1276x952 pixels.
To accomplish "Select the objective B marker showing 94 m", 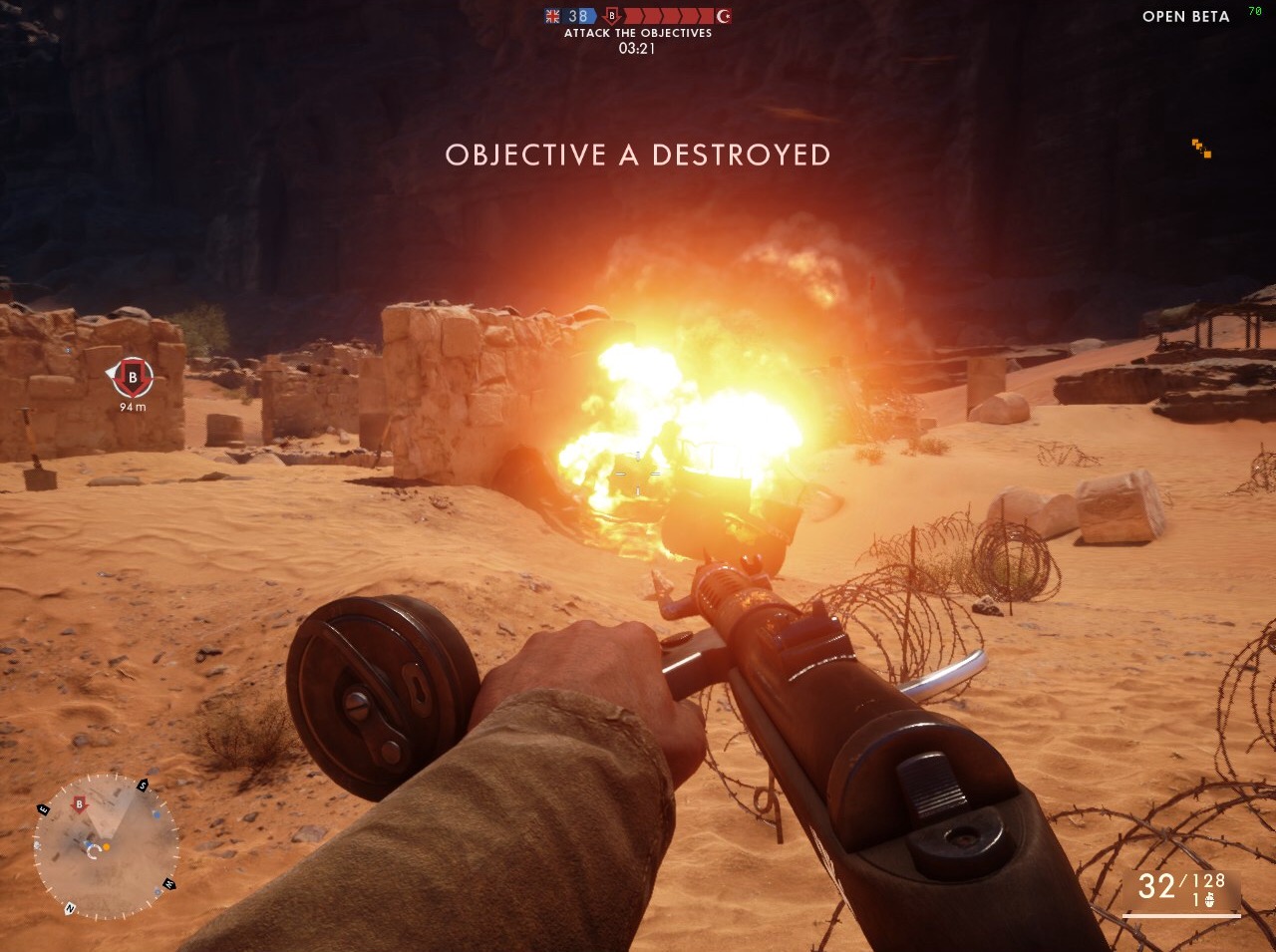I will (132, 378).
